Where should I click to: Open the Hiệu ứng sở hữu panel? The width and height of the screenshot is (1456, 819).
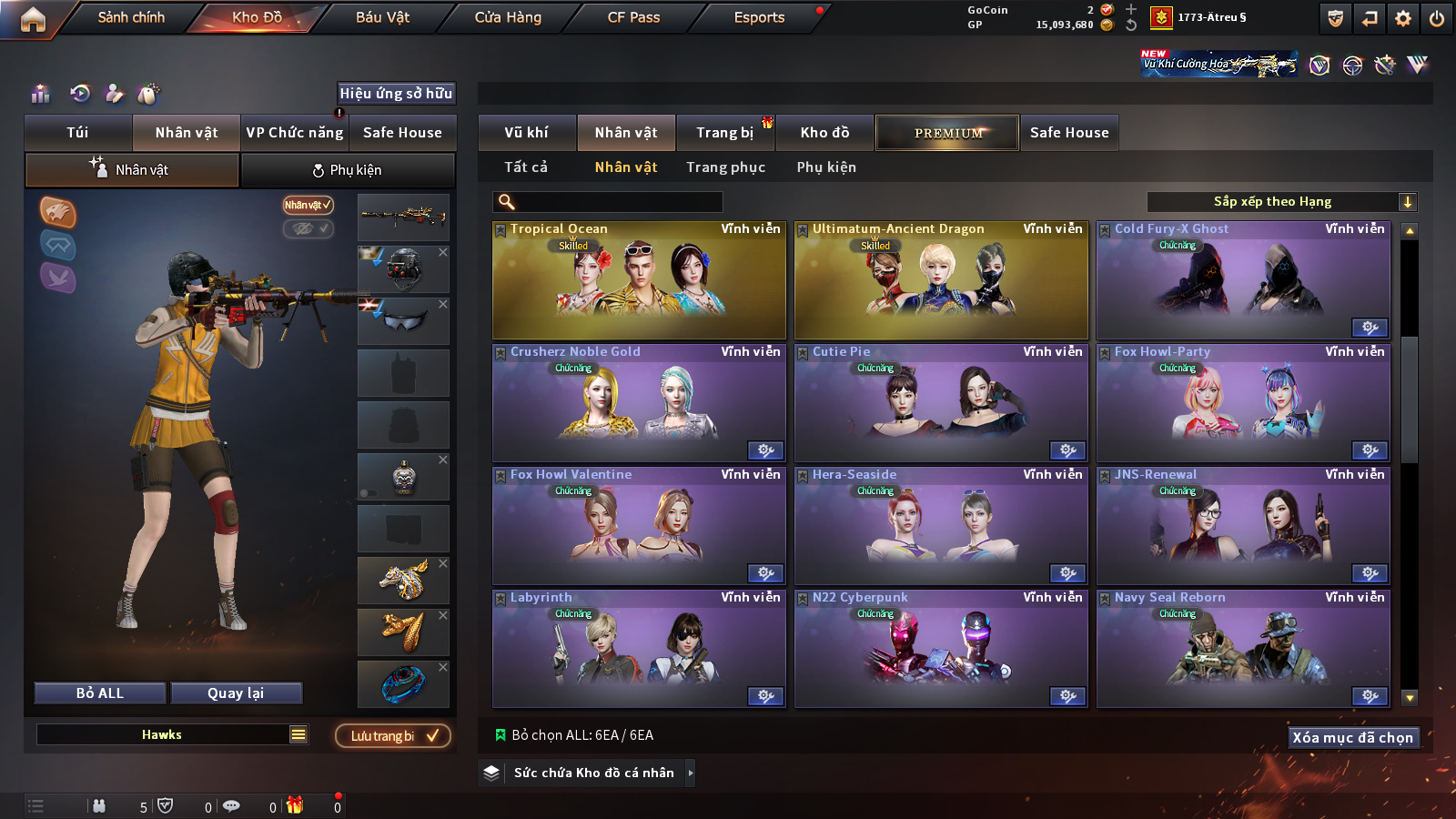[x=396, y=94]
